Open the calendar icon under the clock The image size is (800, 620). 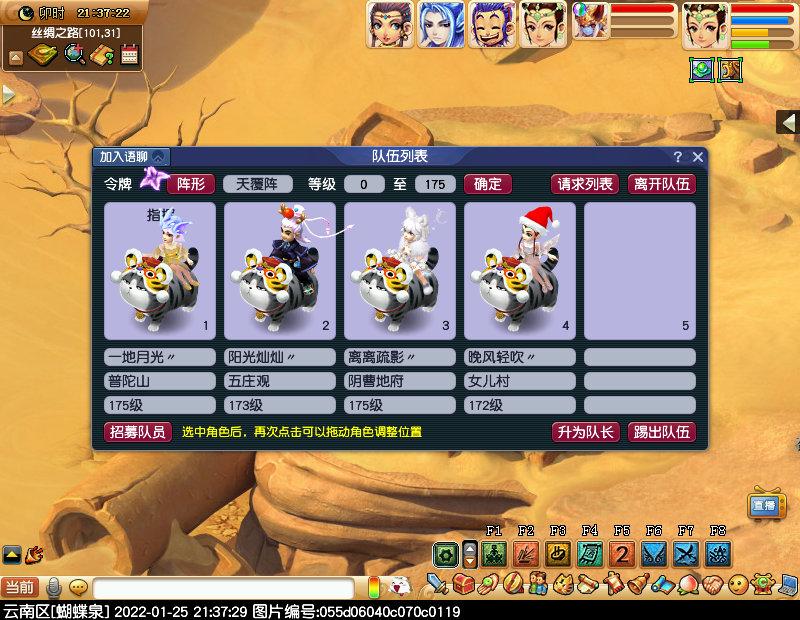(129, 55)
